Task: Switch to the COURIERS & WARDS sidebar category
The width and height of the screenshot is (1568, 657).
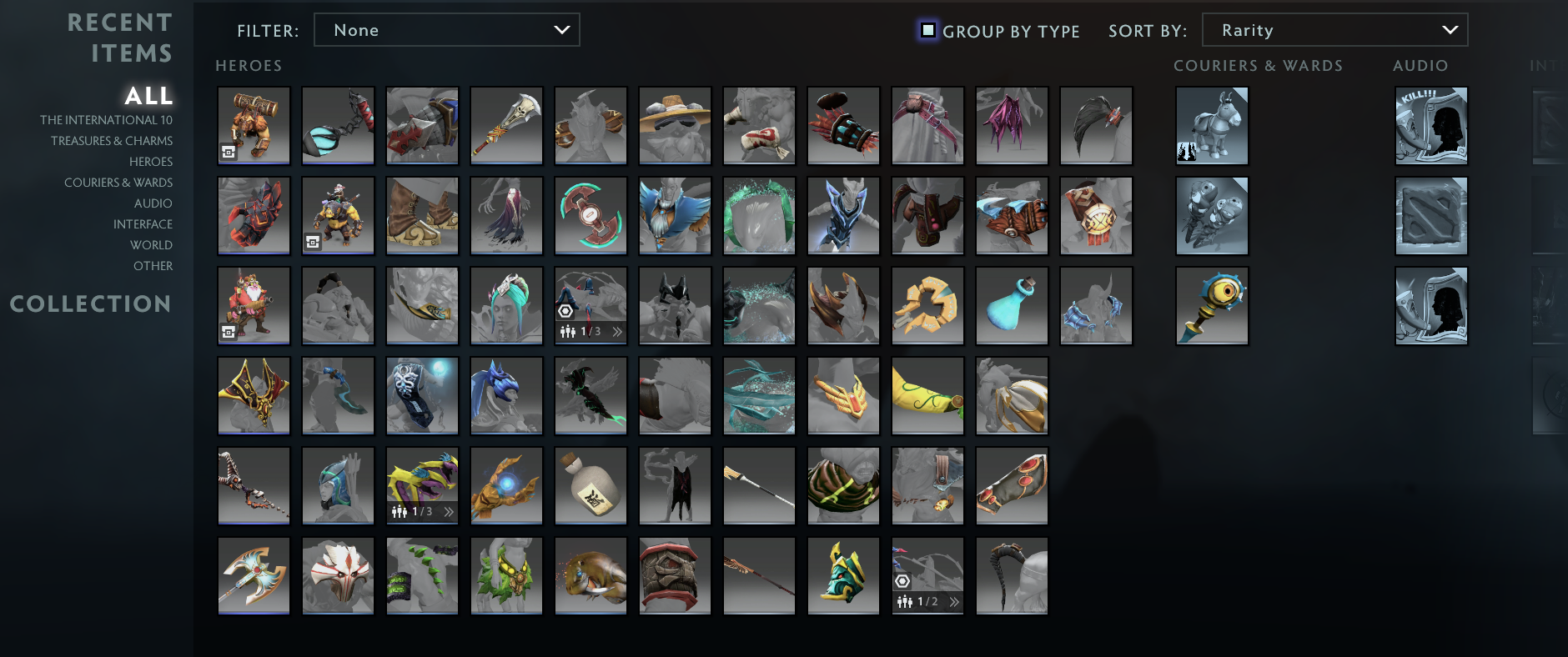Action: tap(119, 182)
